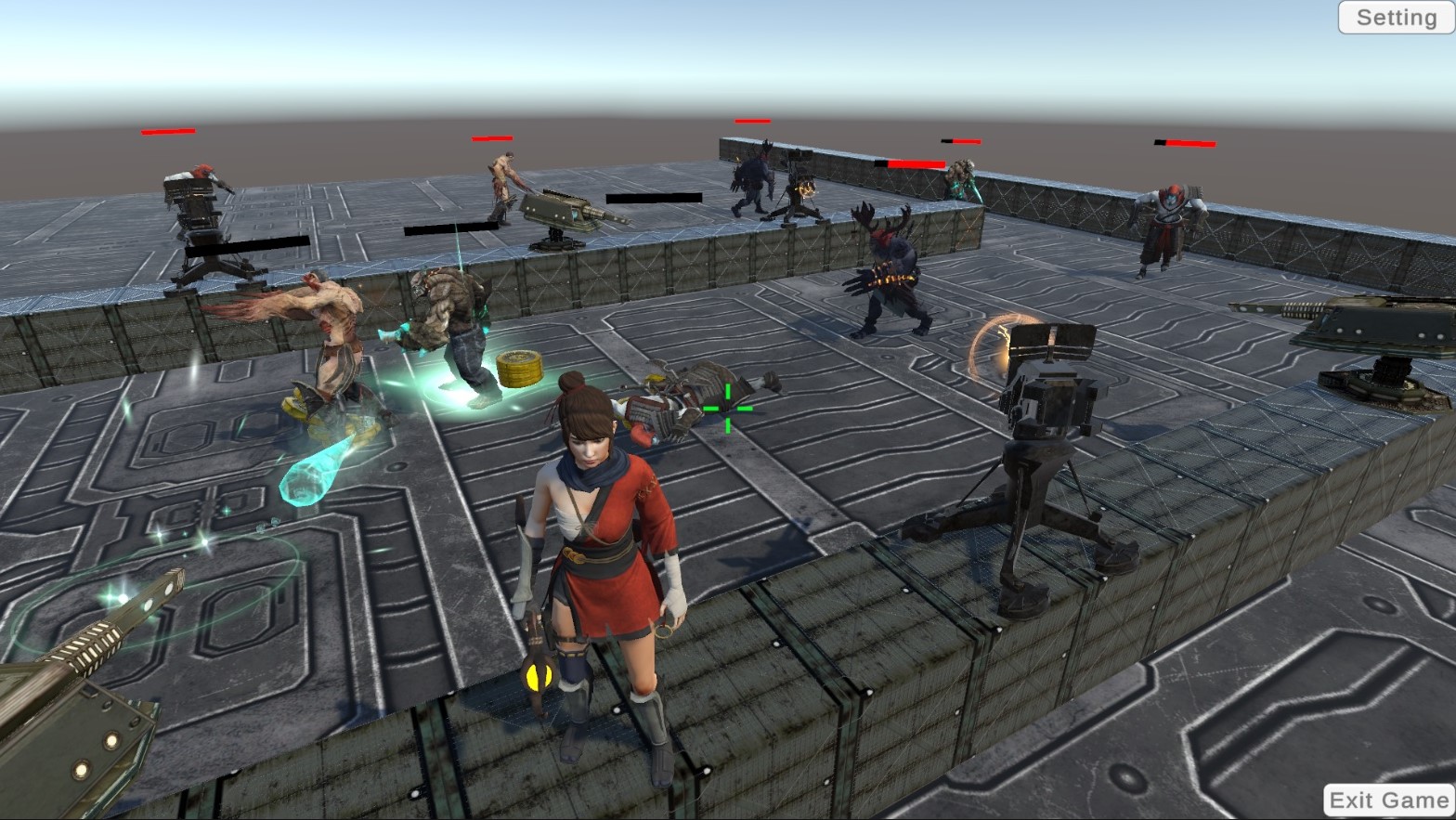Screen dimensions: 1456x820
Task: Select the cyan energy projectile on the floor
Action: (306, 474)
